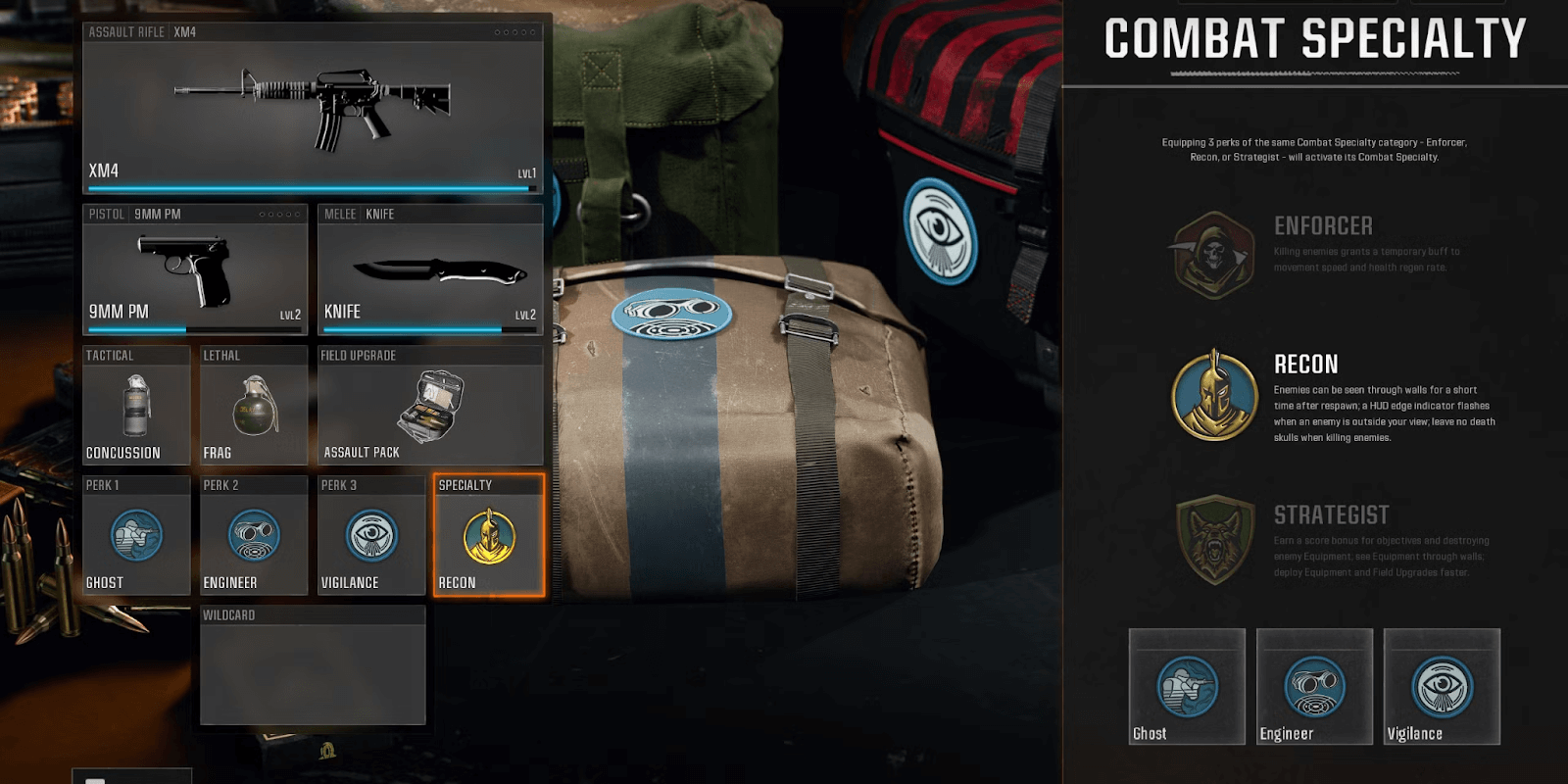Click the Ghost icon at bottom of Combat Specialty panel

pos(1186,686)
